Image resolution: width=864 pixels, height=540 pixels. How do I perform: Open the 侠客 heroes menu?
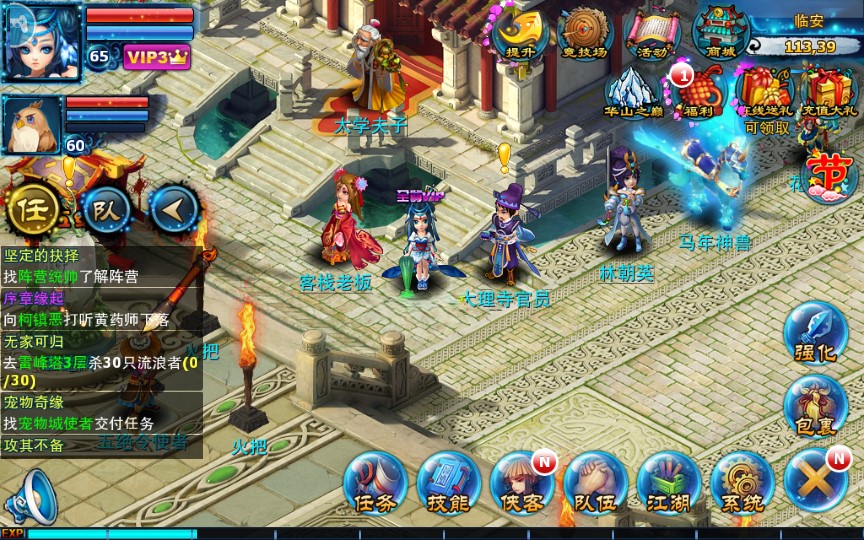521,482
